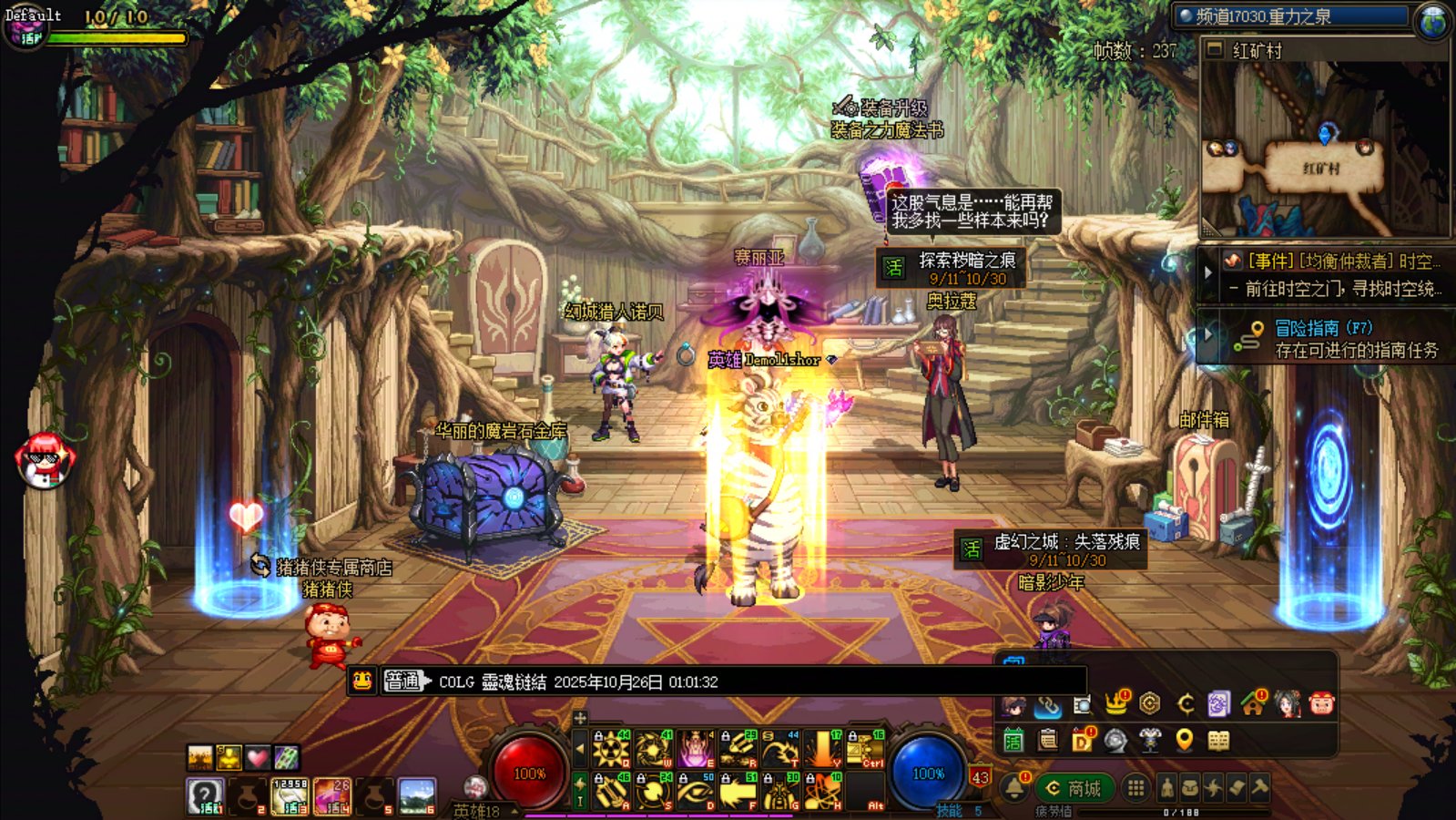Open the open book icon
The height and width of the screenshot is (820, 1456).
(x=1218, y=741)
